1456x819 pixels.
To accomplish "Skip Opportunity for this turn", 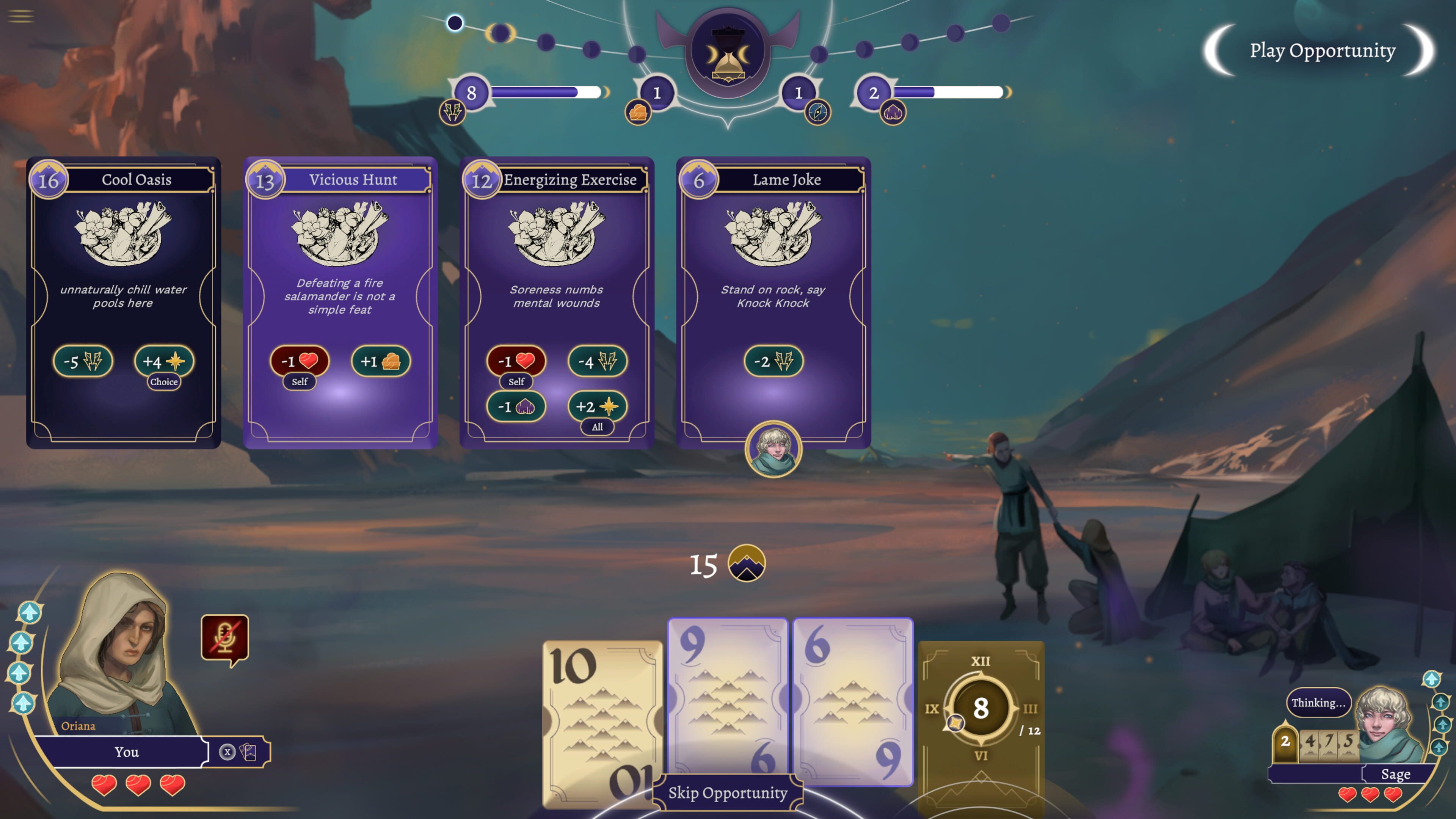I will point(728,793).
